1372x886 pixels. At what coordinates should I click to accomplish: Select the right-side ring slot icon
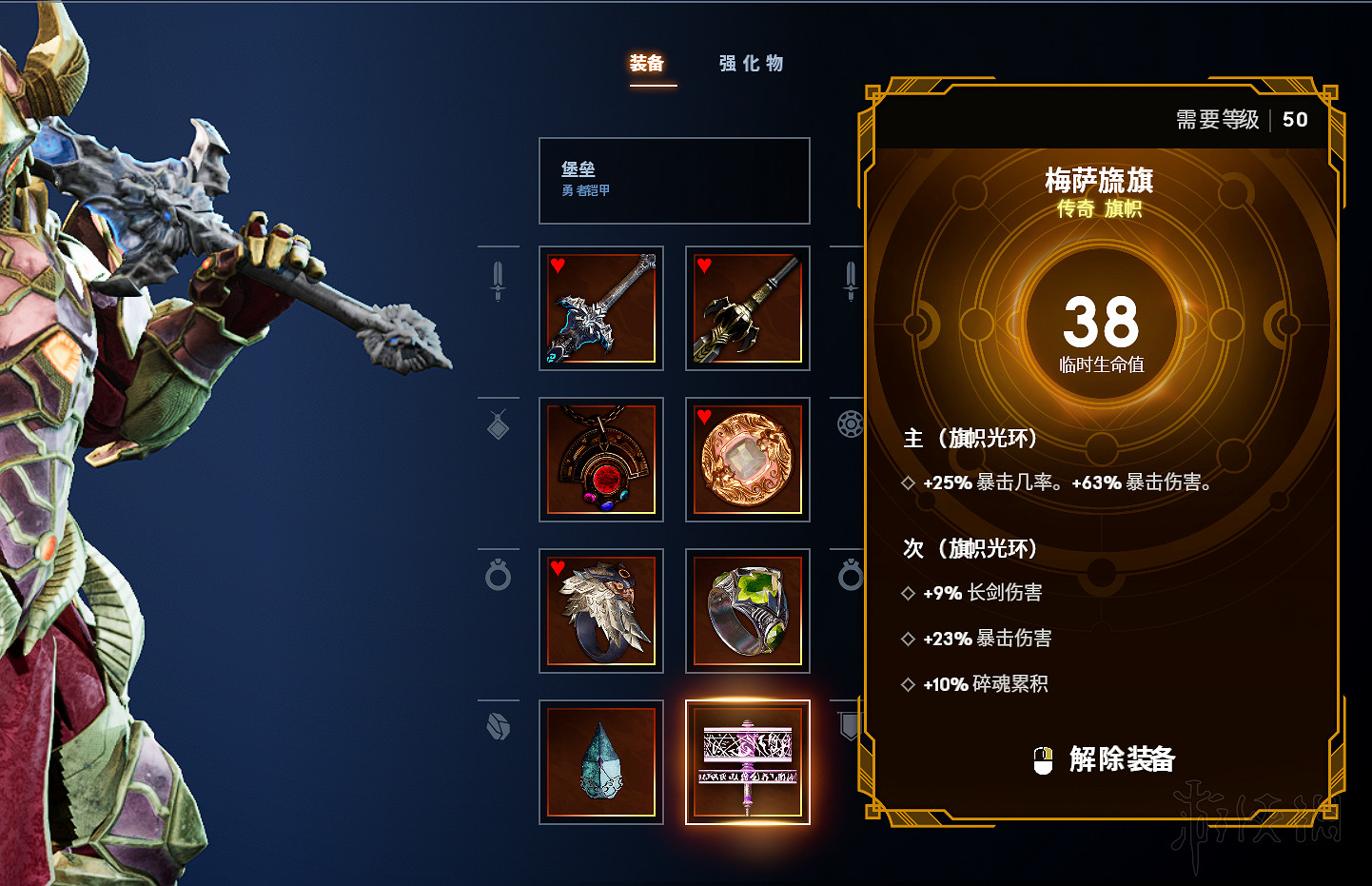(848, 576)
